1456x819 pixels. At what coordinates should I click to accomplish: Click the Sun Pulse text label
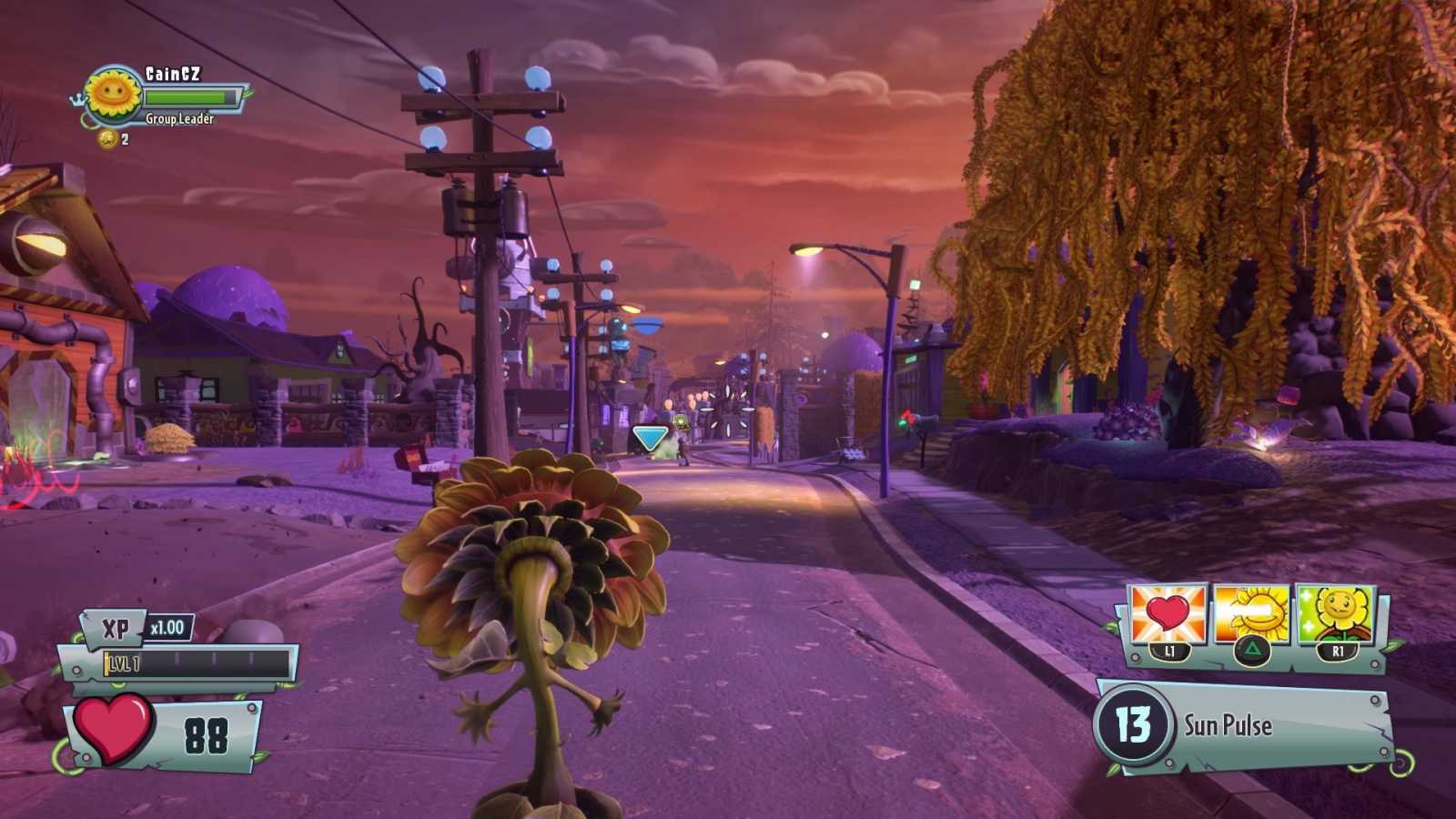1227,726
